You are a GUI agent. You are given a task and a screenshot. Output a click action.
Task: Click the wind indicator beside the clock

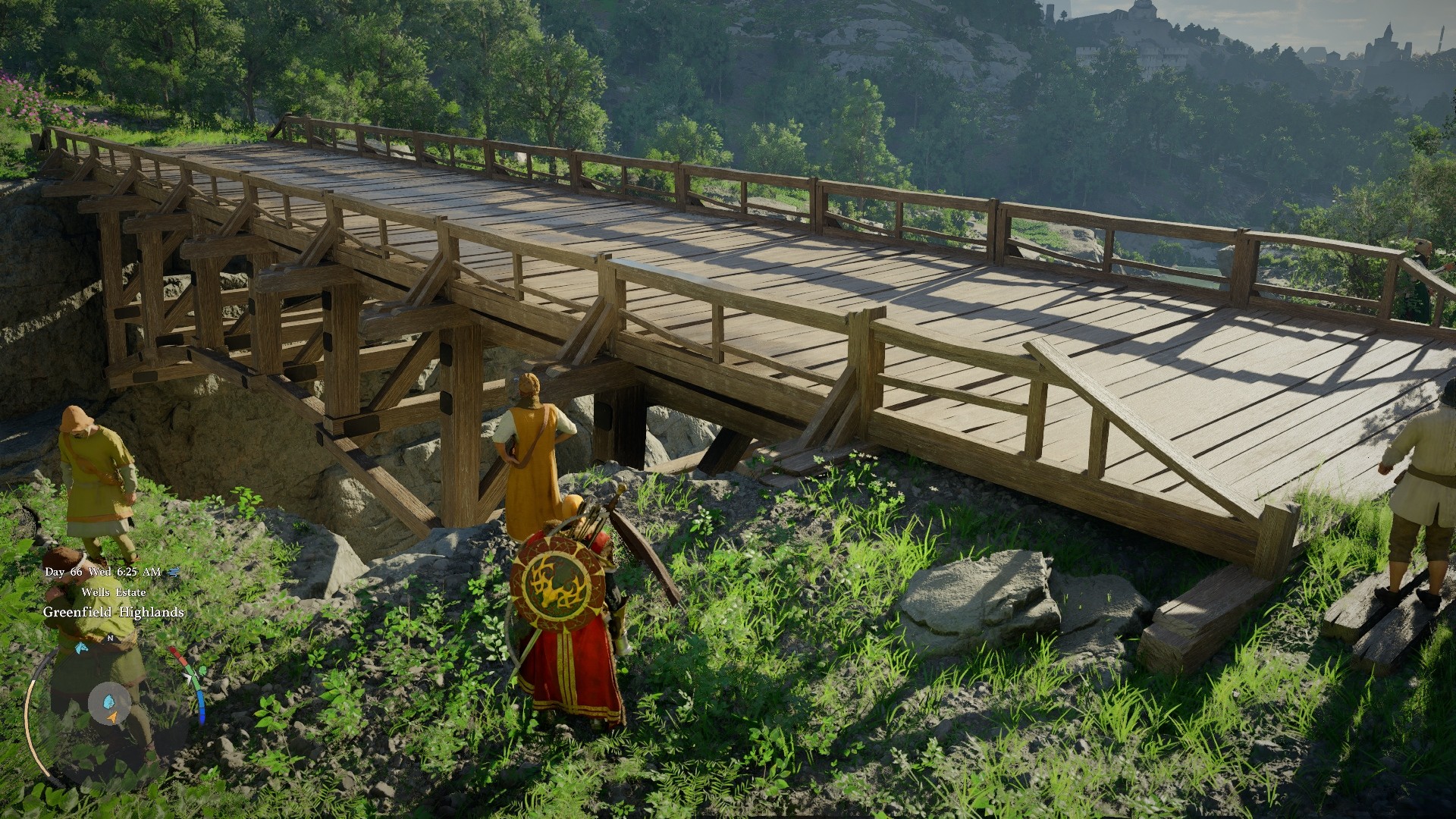(173, 572)
